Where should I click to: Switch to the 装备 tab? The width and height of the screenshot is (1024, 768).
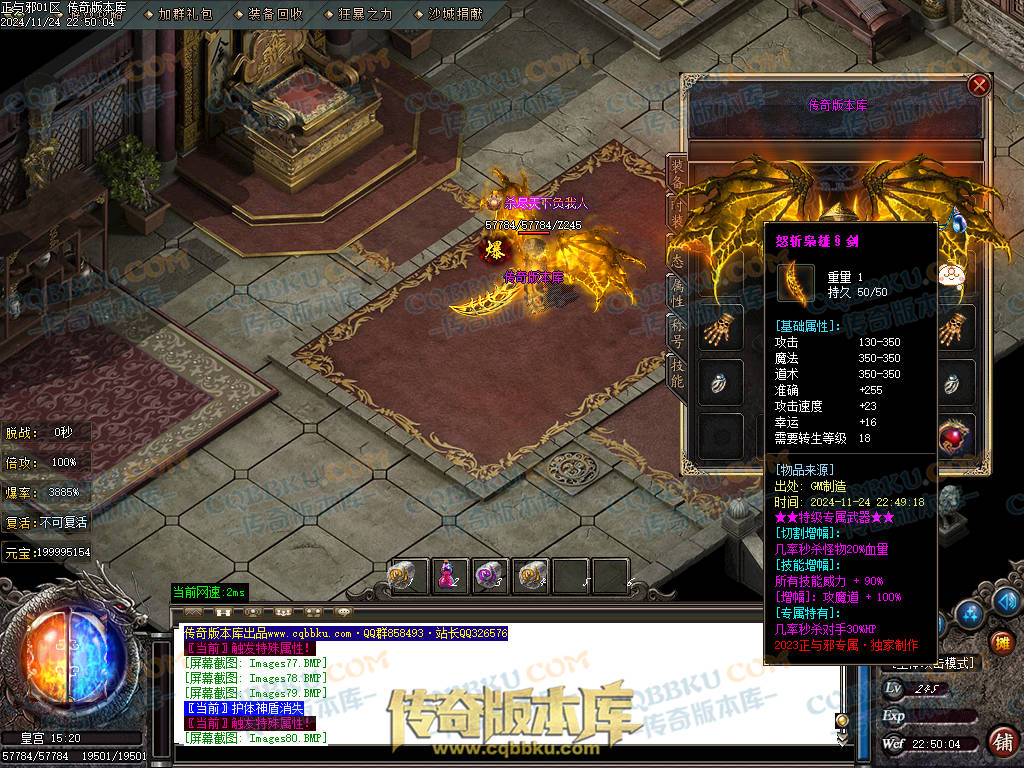click(677, 176)
